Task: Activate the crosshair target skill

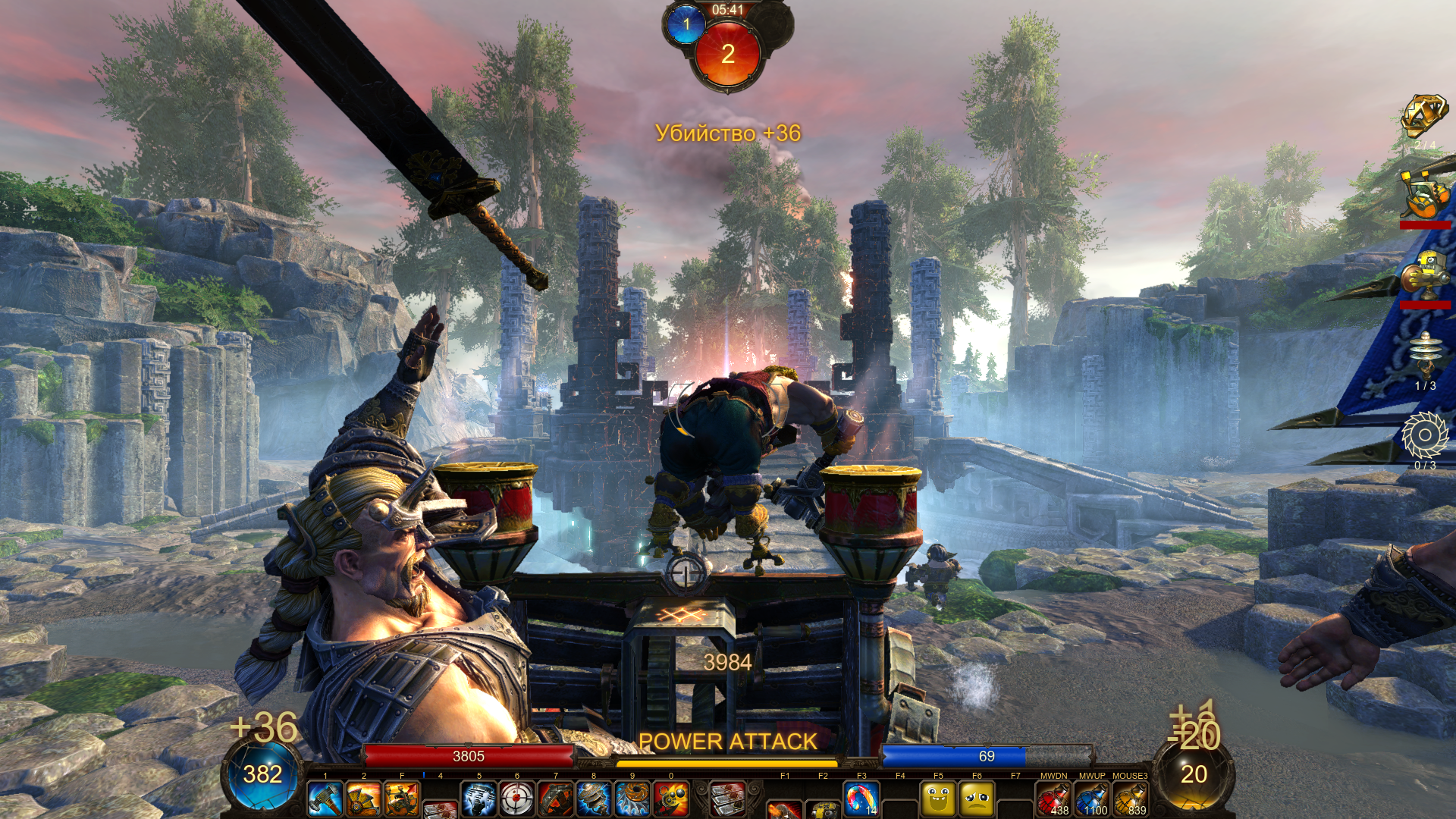Action: point(517,799)
